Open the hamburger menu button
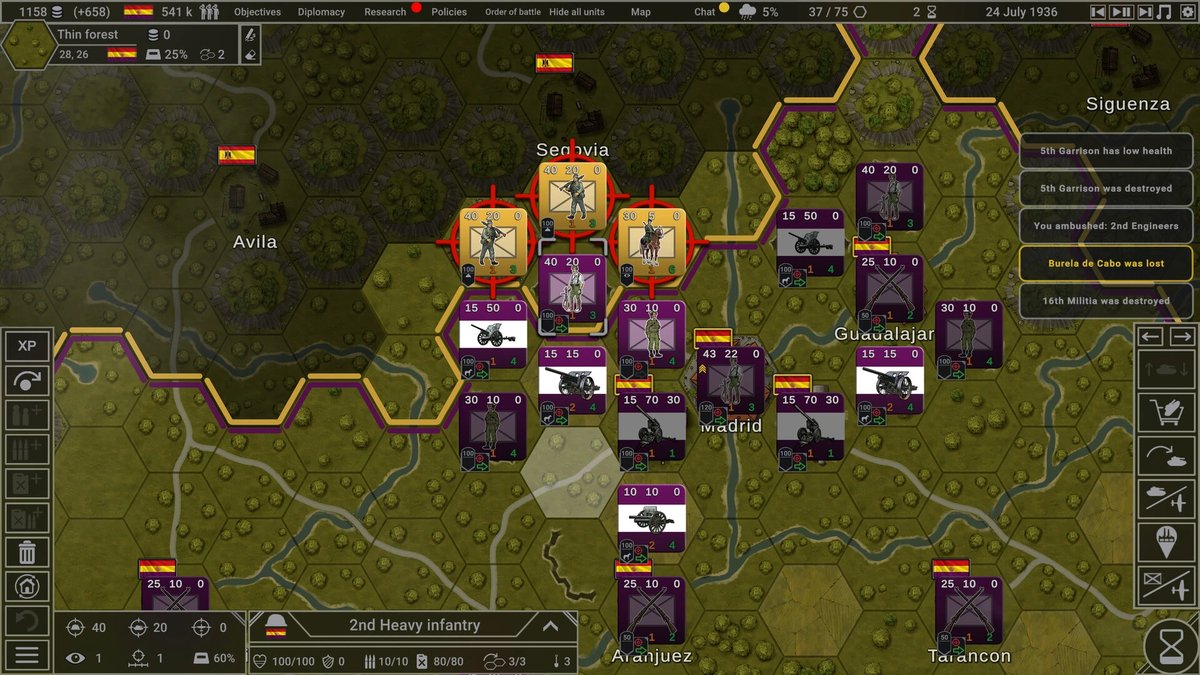 [x=27, y=655]
